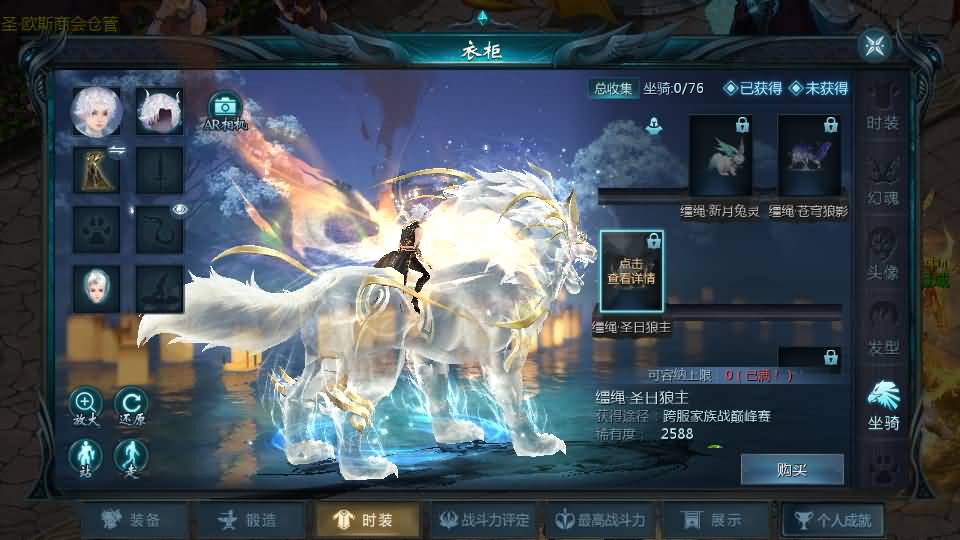
Task: Toggle the 未获得 not-obtained filter
Action: (818, 88)
